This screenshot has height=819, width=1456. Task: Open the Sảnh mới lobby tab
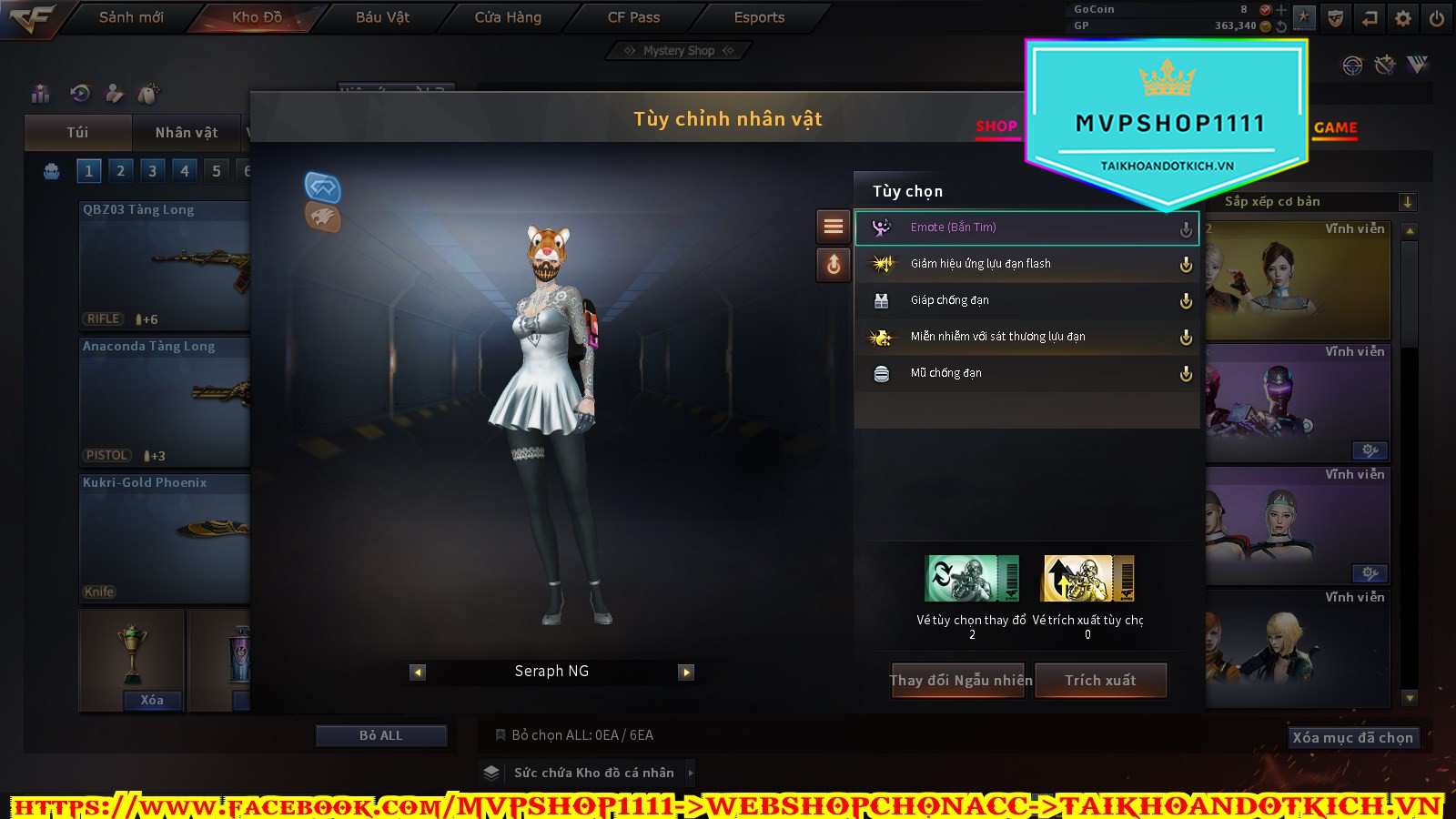131,17
